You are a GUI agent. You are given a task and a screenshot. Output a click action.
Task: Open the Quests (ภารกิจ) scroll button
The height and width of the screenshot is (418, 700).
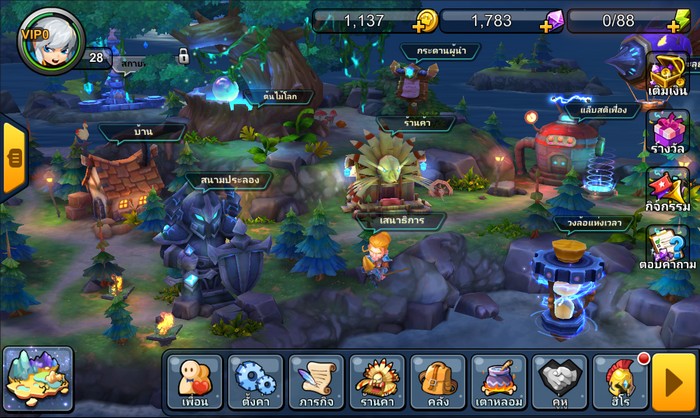pos(316,381)
